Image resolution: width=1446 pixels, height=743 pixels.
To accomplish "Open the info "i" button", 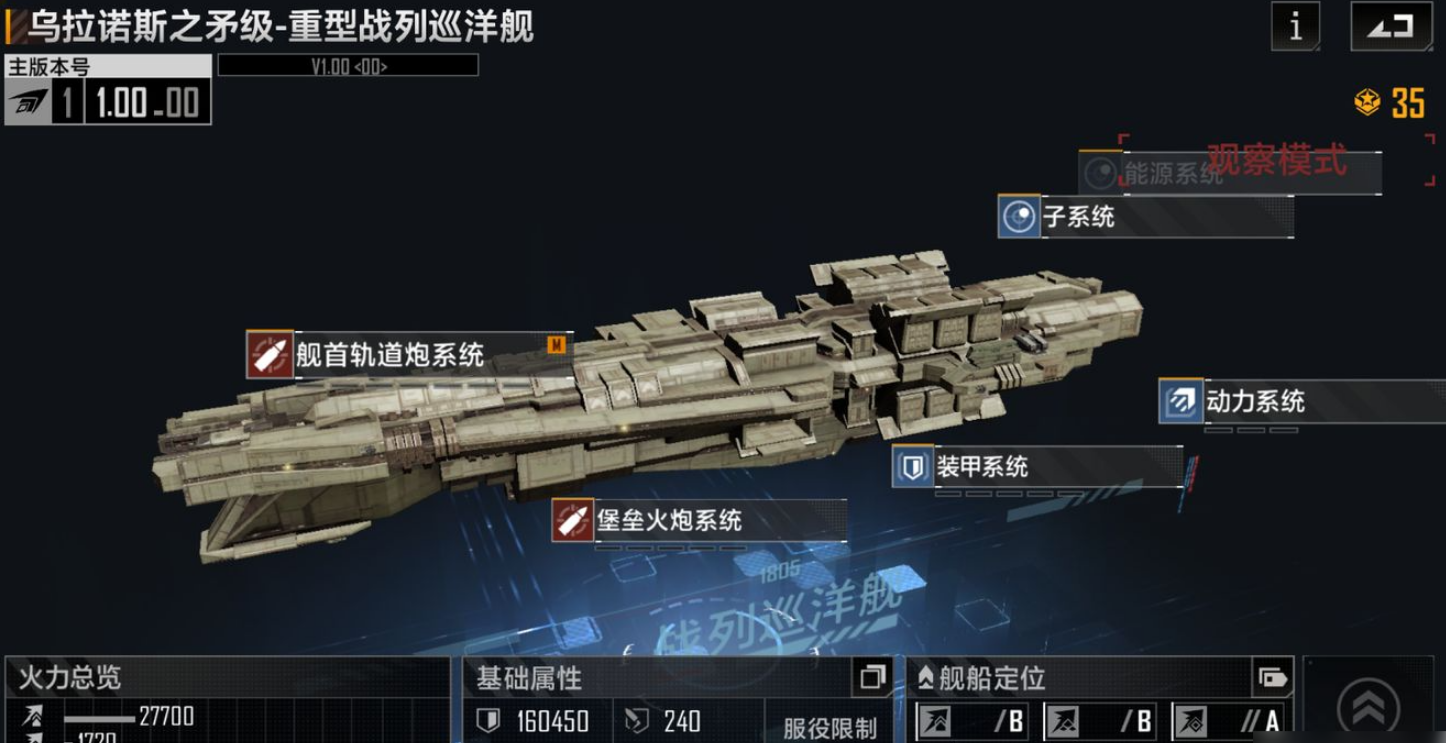I will pyautogui.click(x=1296, y=26).
